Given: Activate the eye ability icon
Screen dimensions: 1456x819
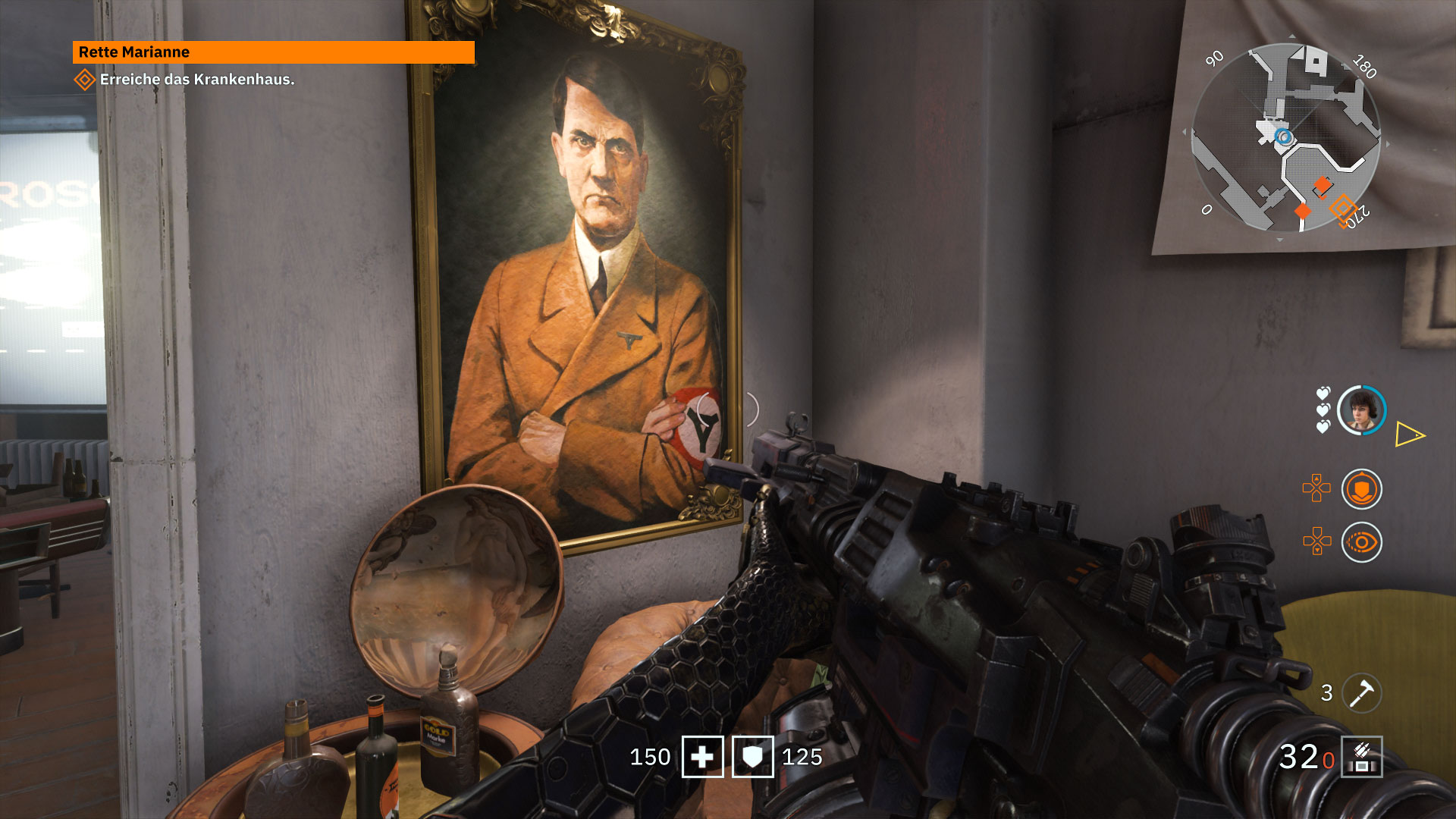Looking at the screenshot, I should [x=1361, y=542].
